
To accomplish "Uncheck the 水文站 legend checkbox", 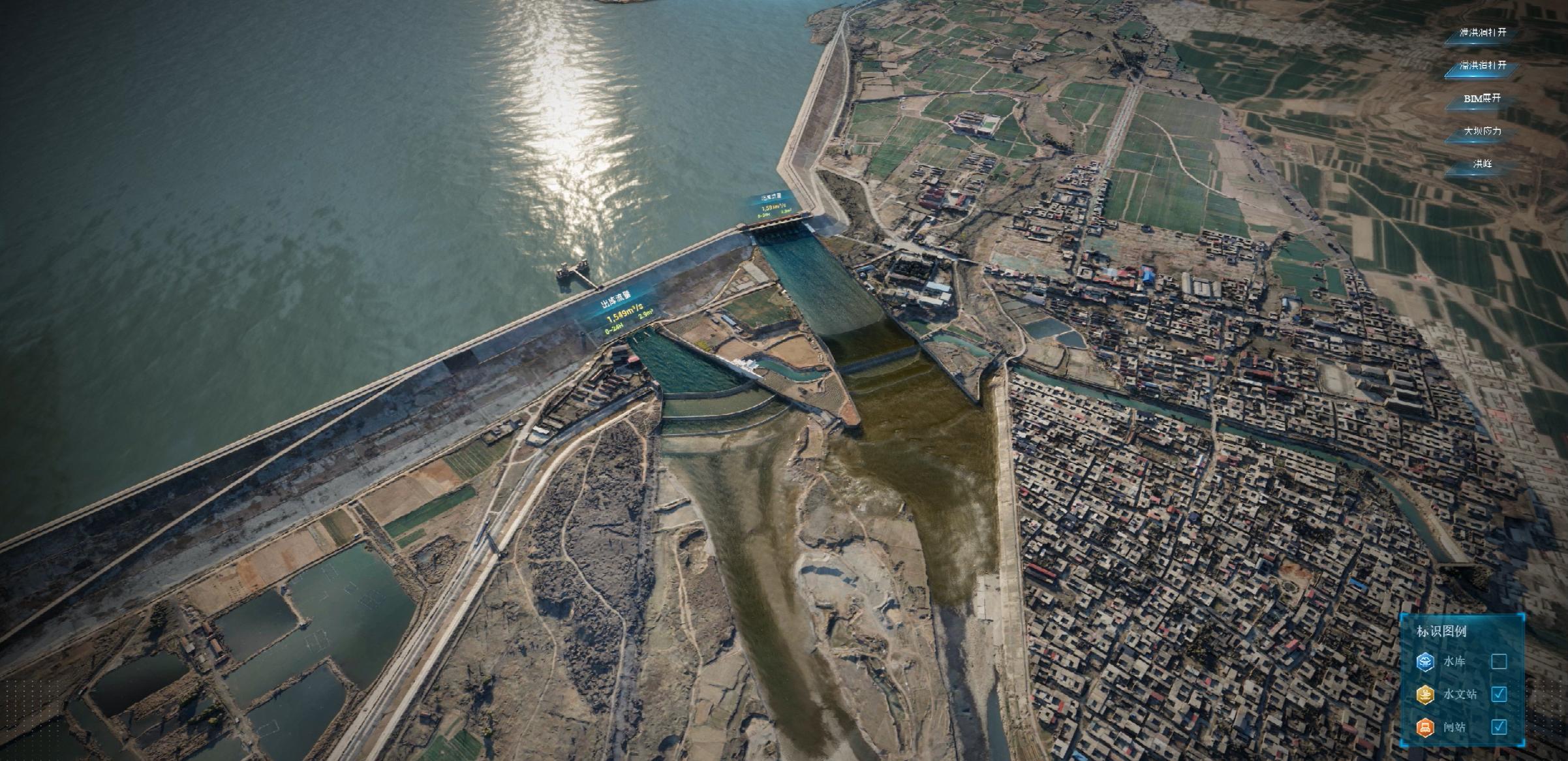I will coord(1499,694).
